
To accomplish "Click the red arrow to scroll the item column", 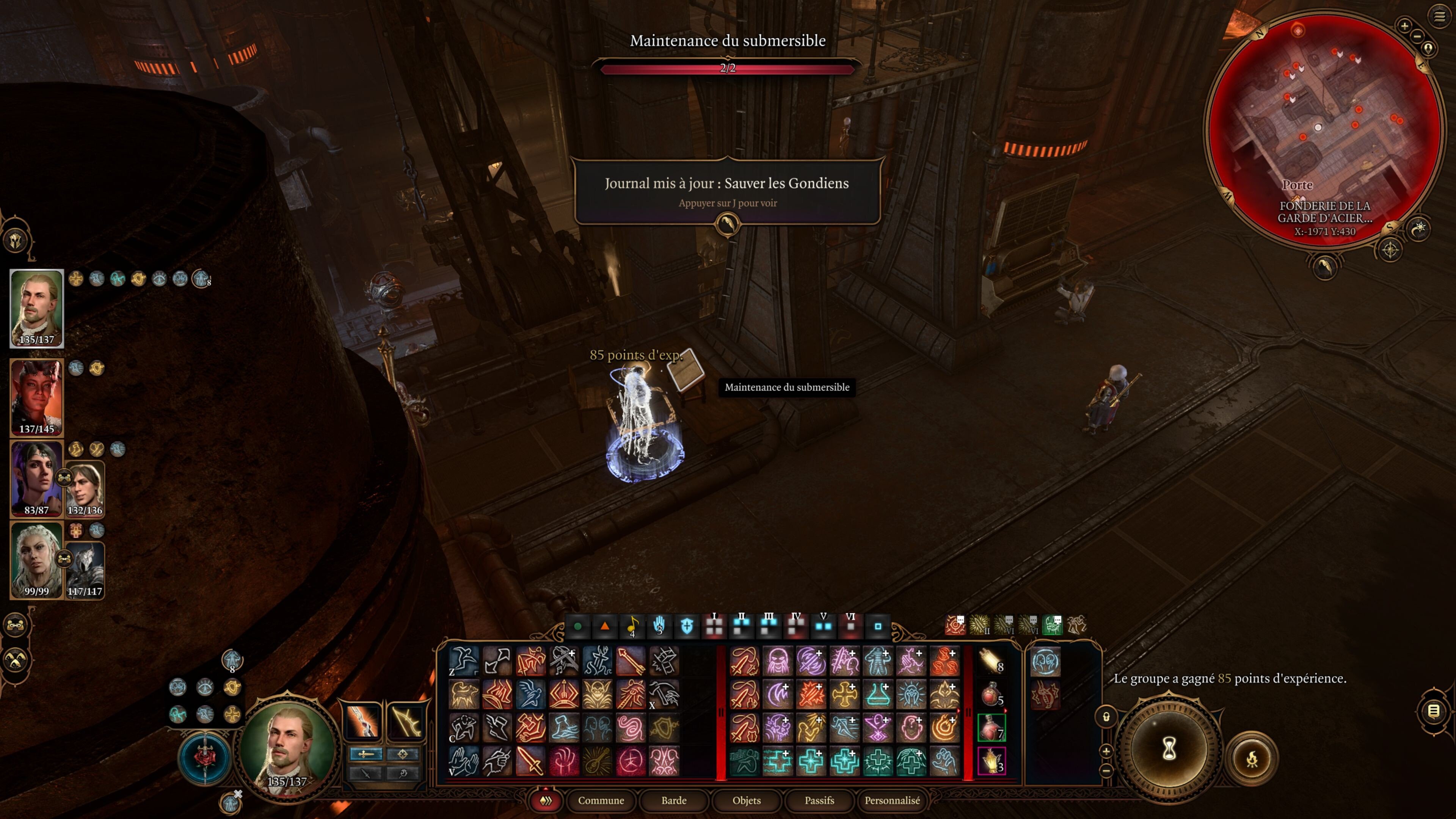I will [1006, 711].
